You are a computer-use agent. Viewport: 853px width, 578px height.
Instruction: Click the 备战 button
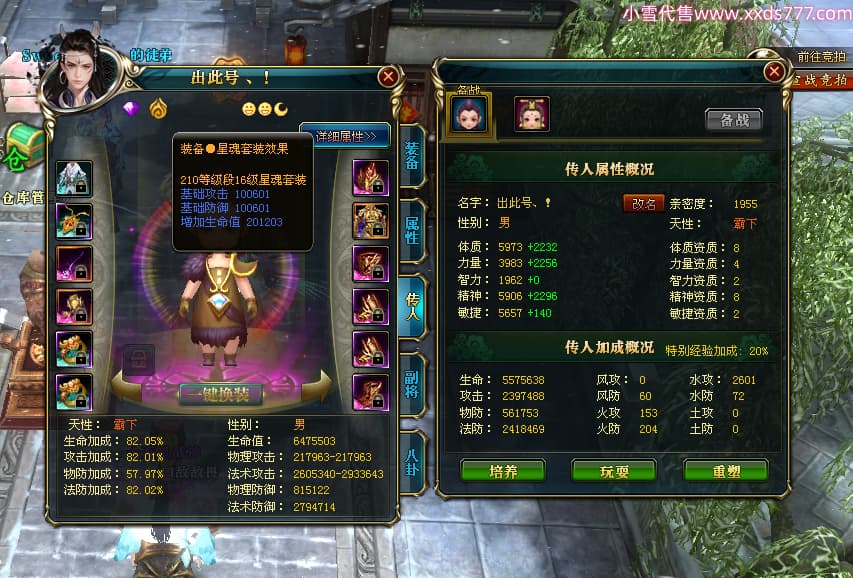(x=733, y=119)
